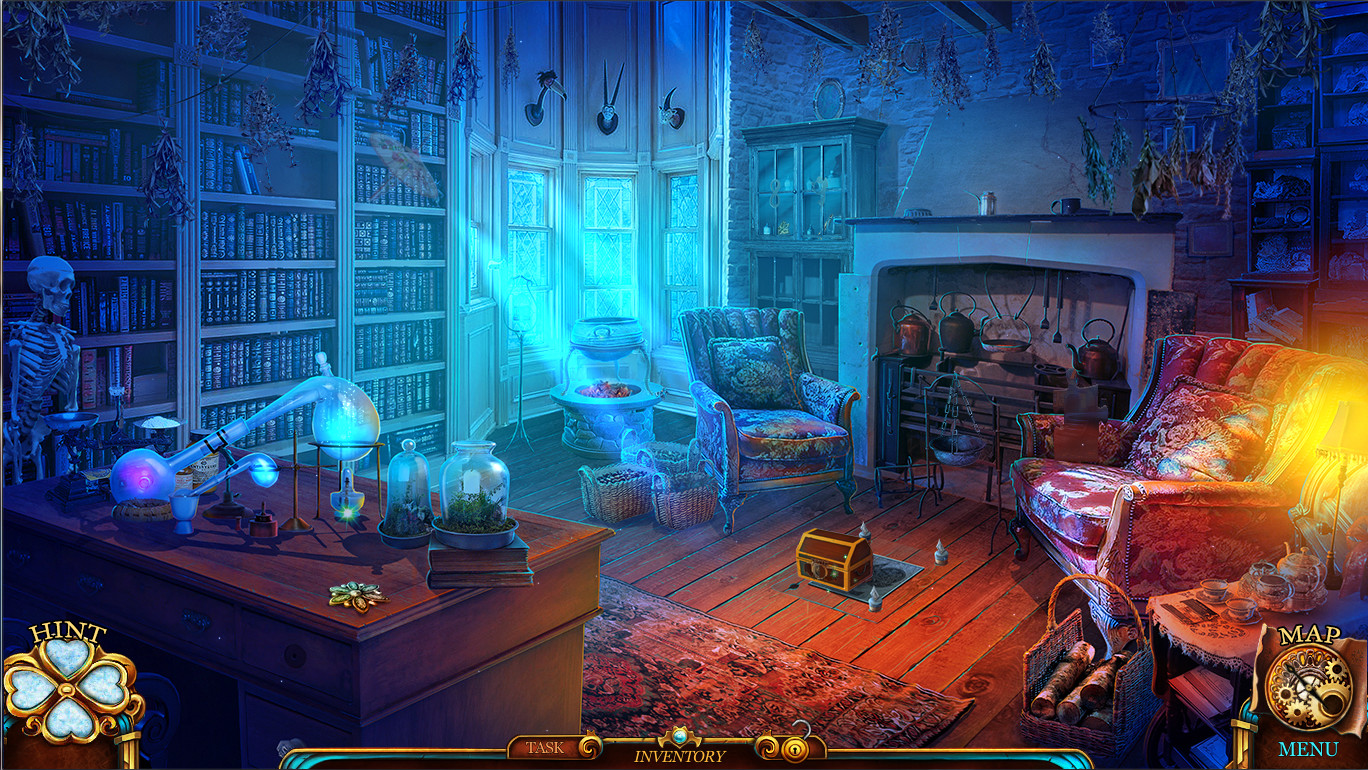Click the glowing brazier by the window
This screenshot has width=1368, height=770.
pos(603,390)
